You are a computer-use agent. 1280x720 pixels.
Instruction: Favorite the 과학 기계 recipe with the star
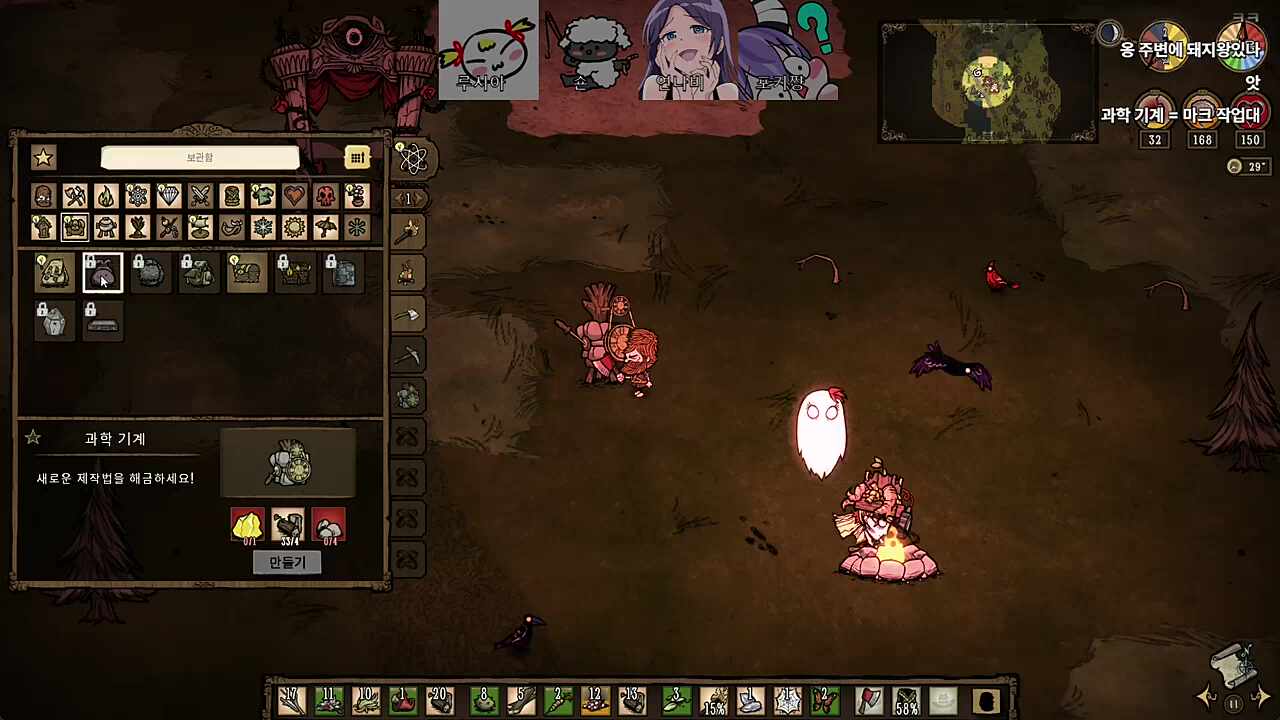coord(33,438)
